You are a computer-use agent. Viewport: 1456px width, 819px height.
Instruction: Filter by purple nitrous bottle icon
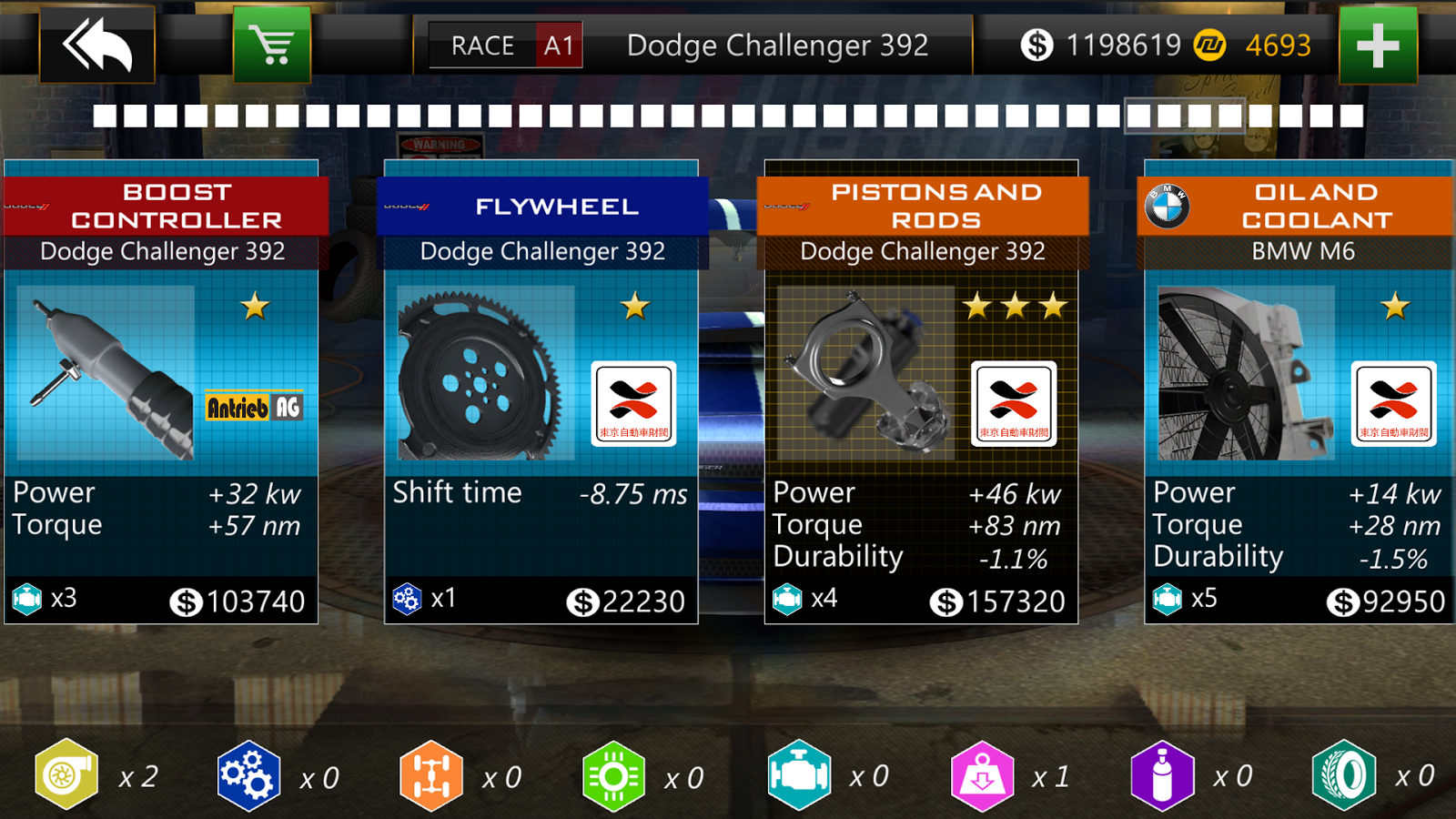tap(1162, 775)
